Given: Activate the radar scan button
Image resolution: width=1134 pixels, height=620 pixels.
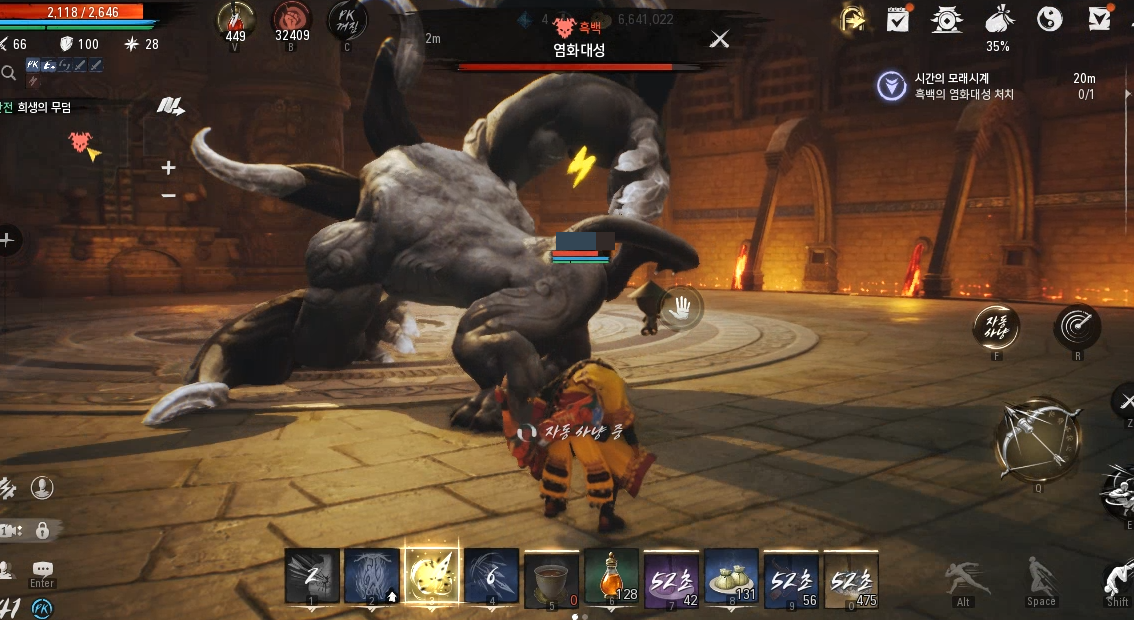Looking at the screenshot, I should coord(1077,326).
